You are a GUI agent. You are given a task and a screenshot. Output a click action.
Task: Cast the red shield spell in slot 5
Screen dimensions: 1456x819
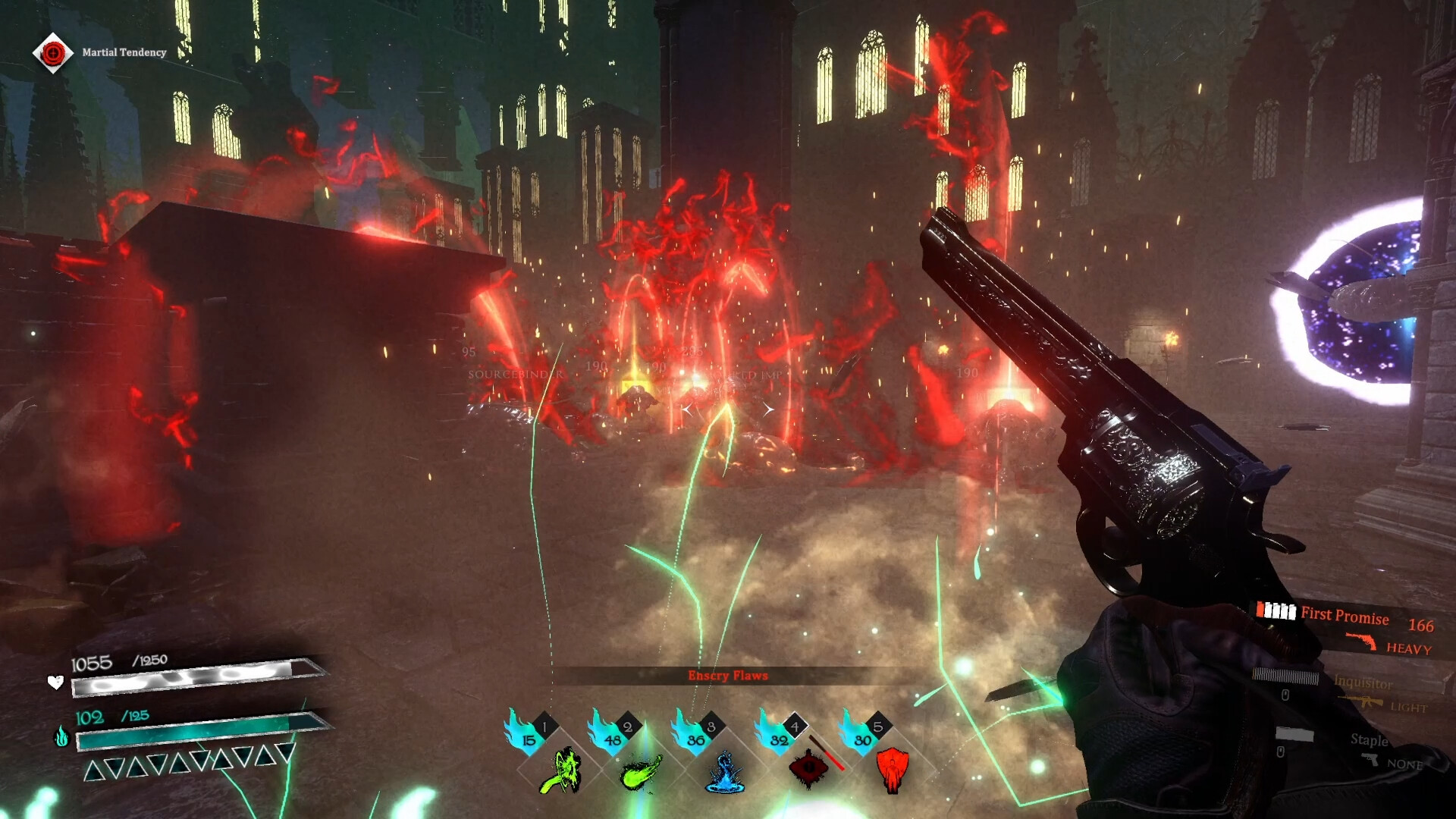point(892,769)
